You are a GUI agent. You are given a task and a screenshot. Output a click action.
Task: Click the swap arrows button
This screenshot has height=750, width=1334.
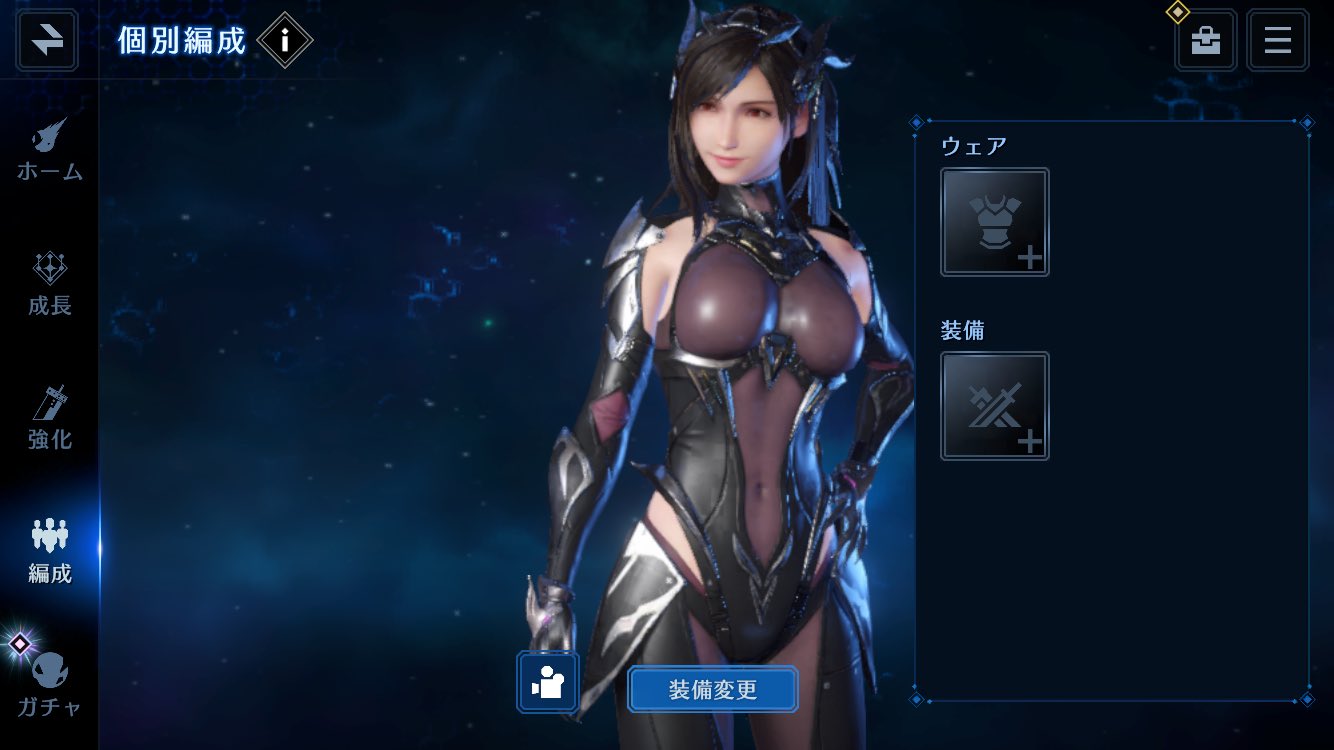47,40
